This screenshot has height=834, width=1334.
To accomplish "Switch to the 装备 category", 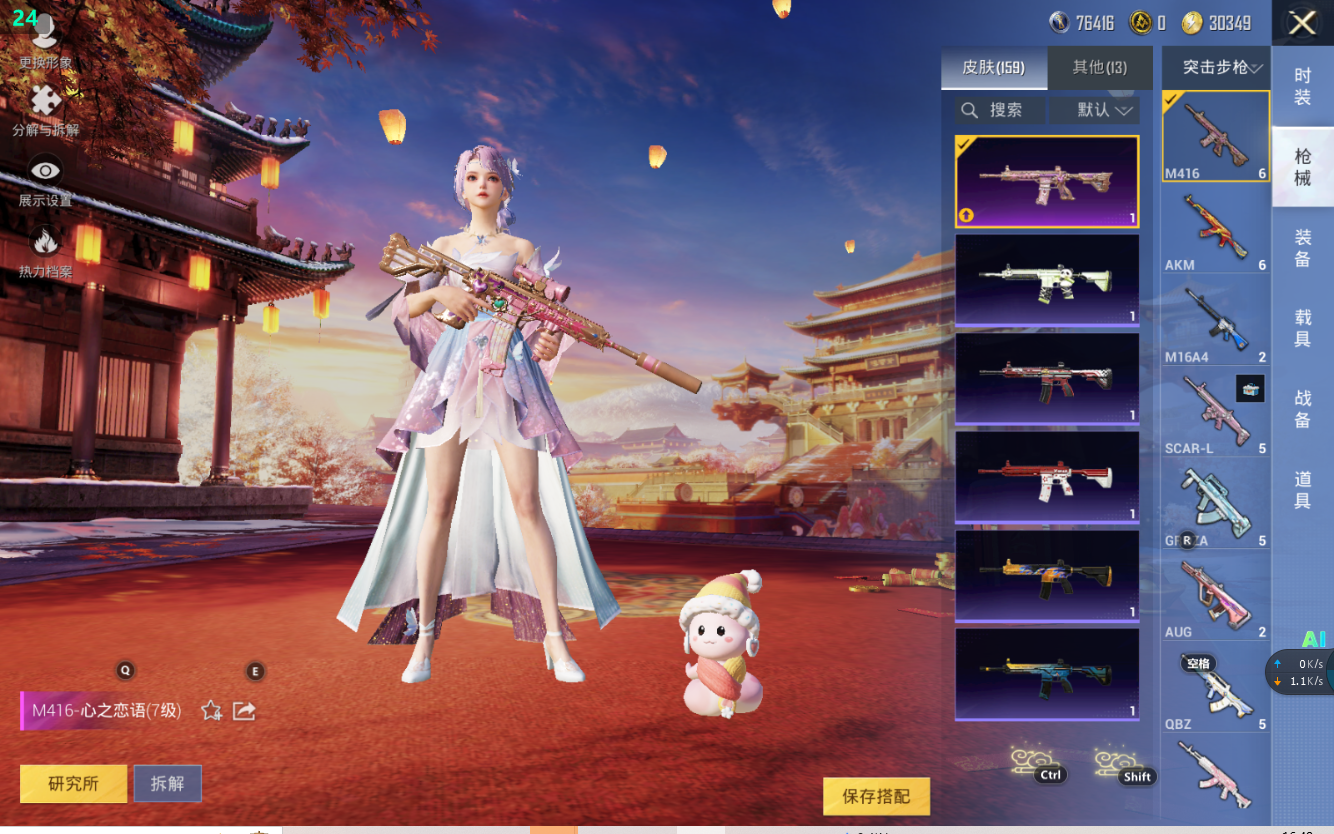I will 1302,248.
